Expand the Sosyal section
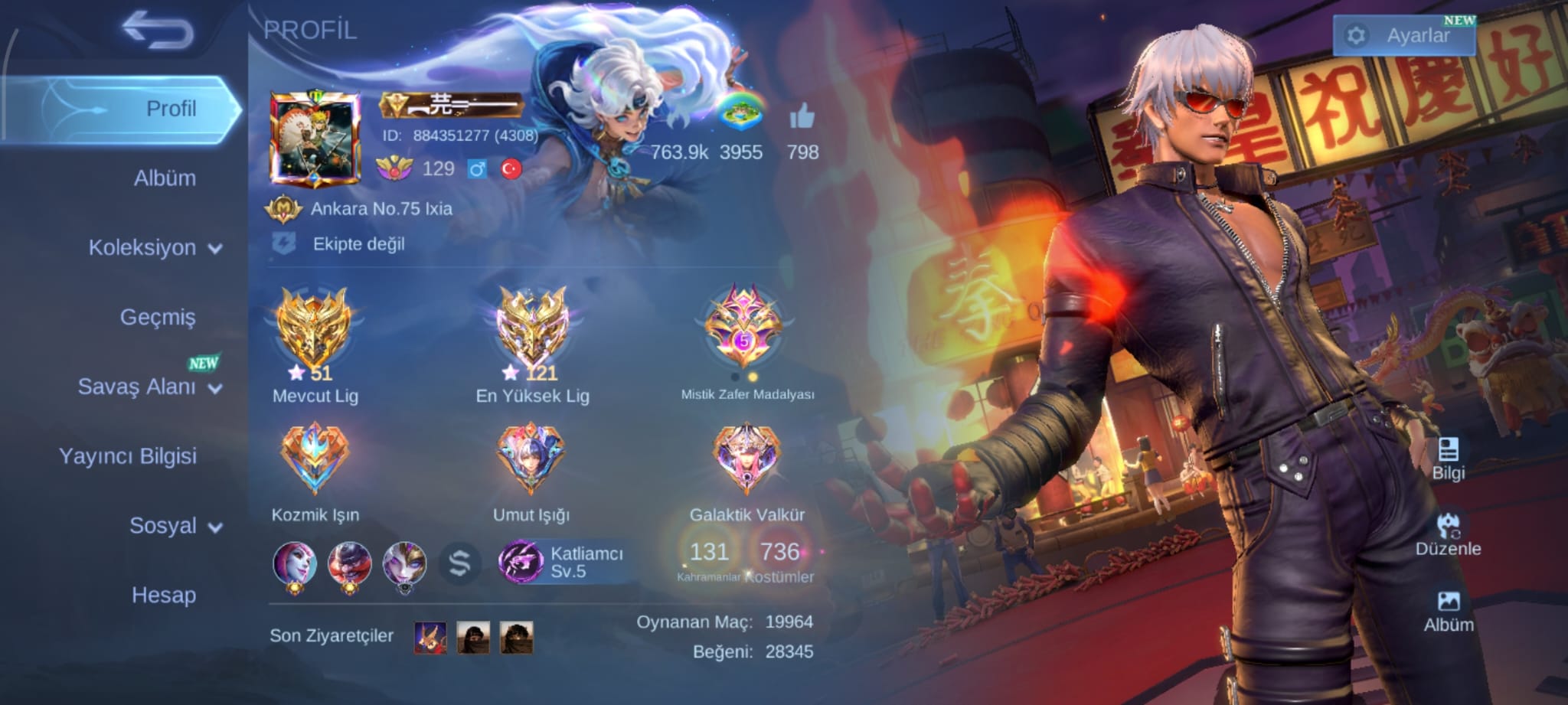 (175, 526)
